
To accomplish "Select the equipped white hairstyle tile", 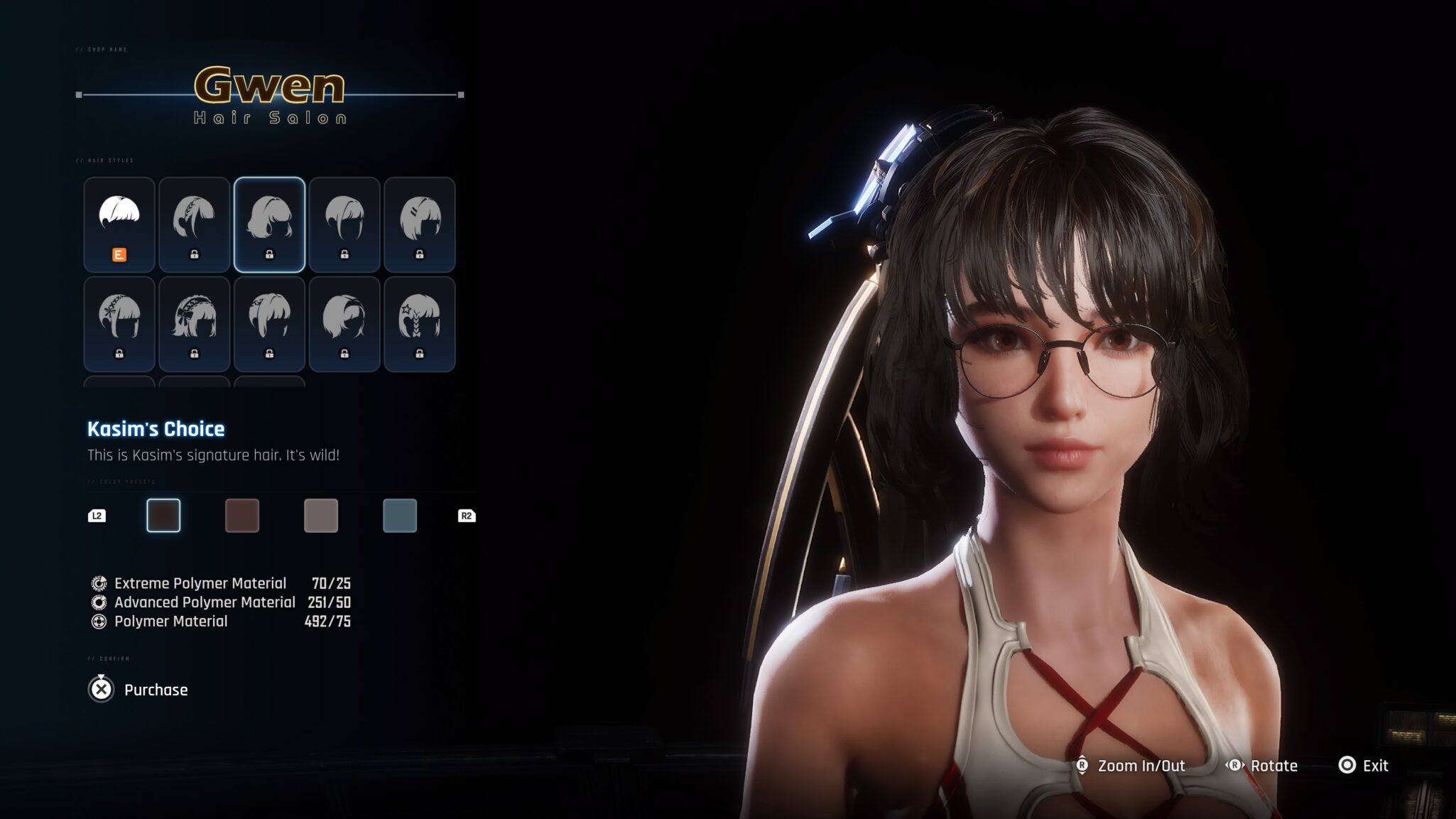I will (x=119, y=224).
